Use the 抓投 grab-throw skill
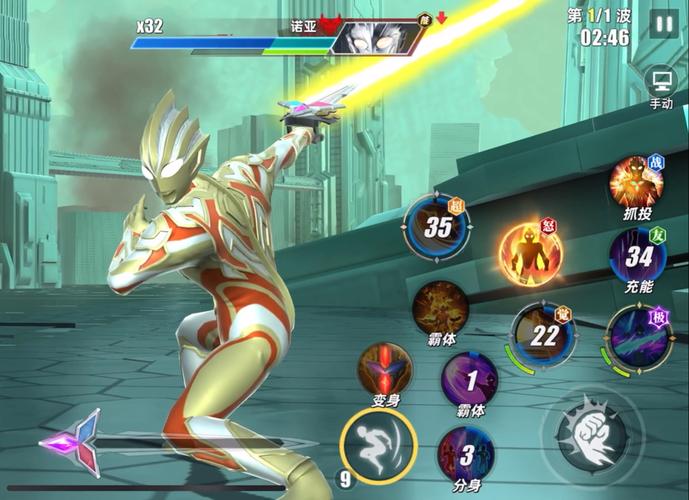 635,182
